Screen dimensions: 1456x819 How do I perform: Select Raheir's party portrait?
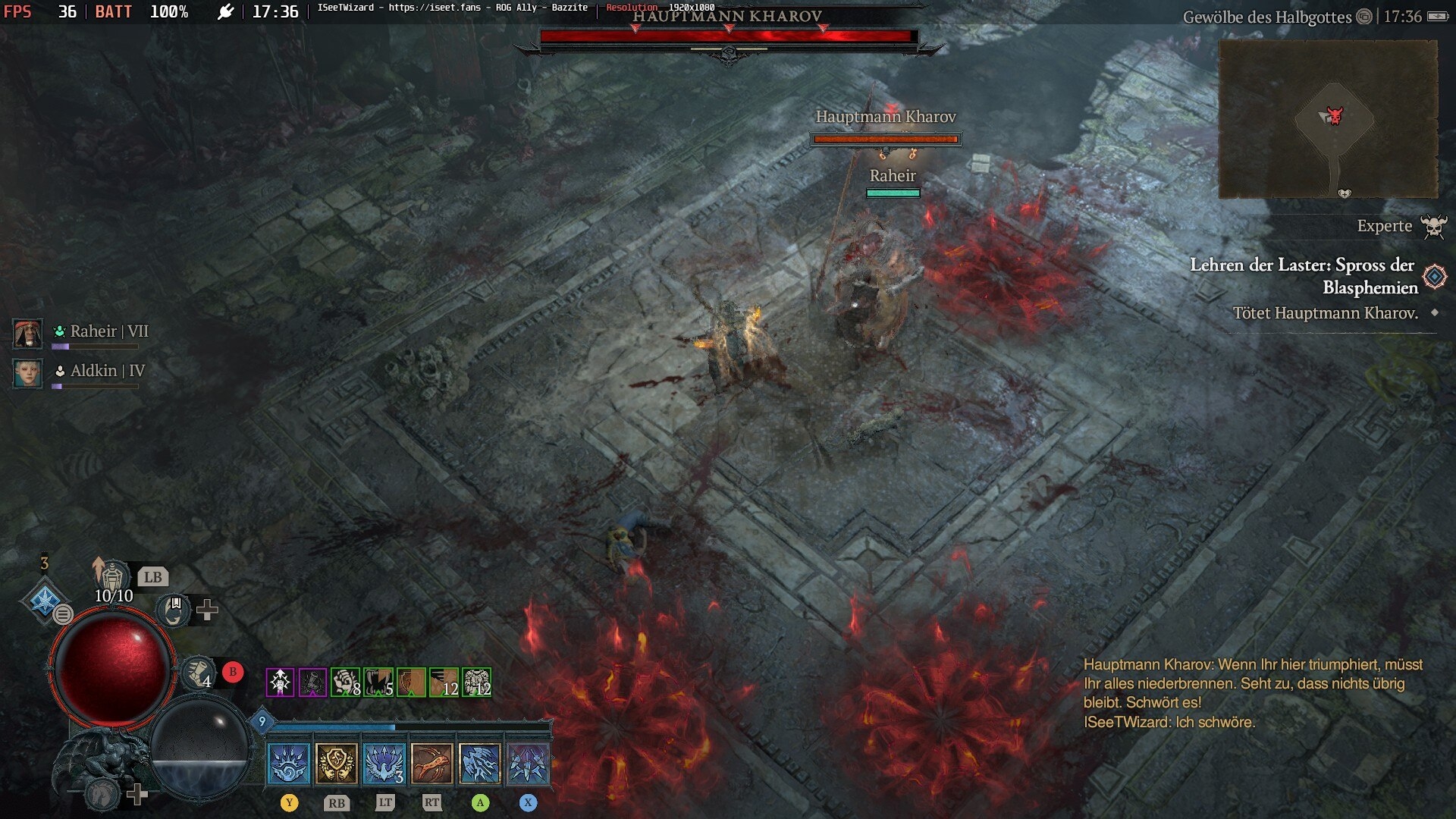(x=28, y=334)
